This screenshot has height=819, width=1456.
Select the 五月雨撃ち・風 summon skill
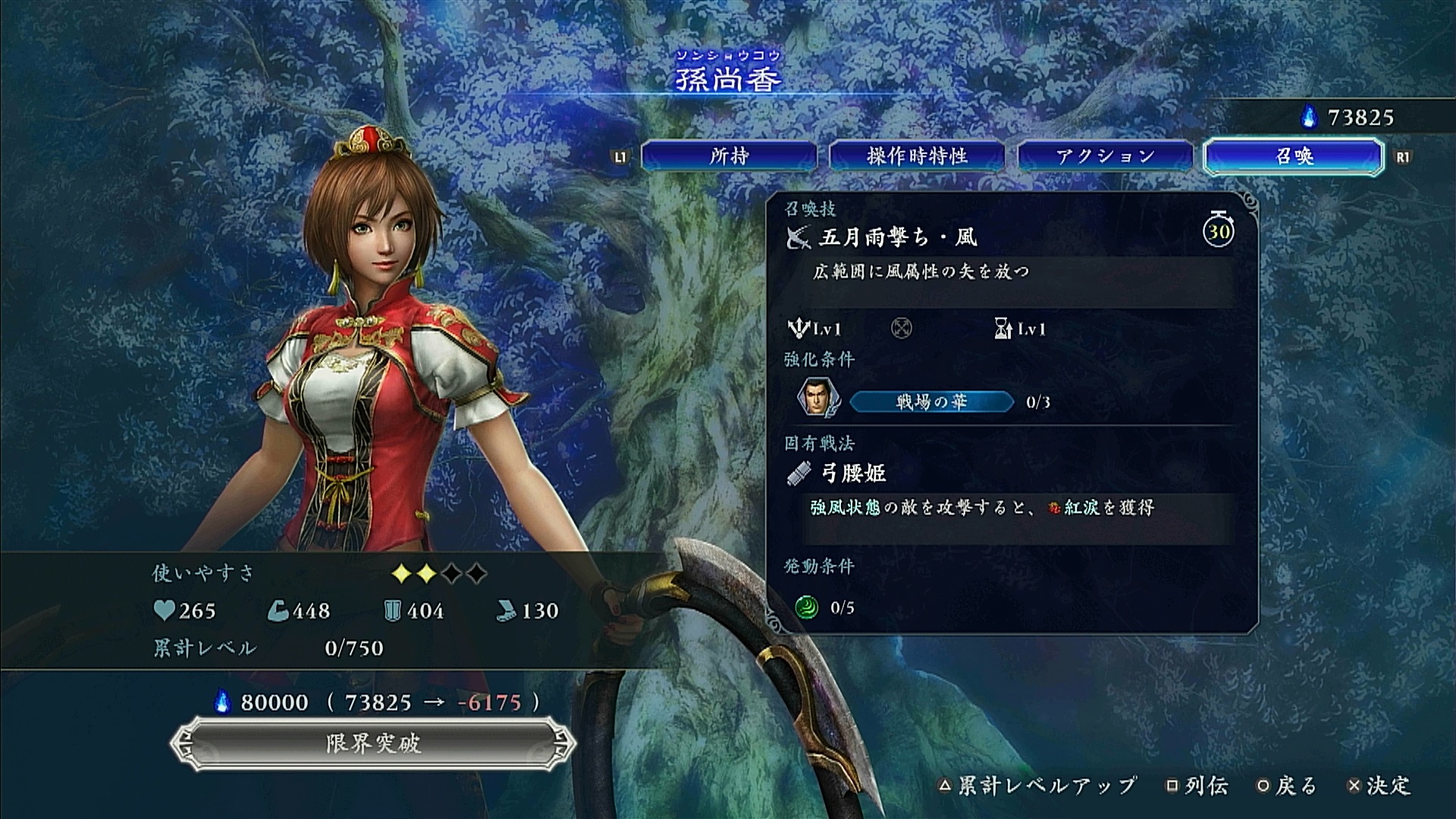pyautogui.click(x=898, y=237)
